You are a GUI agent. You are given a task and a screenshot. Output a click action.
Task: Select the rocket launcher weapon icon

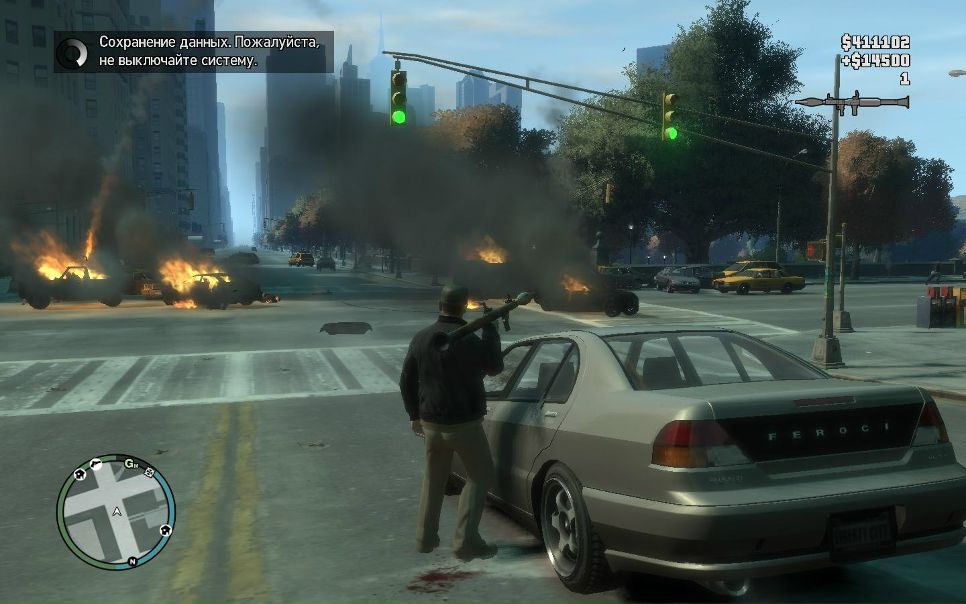coord(852,102)
